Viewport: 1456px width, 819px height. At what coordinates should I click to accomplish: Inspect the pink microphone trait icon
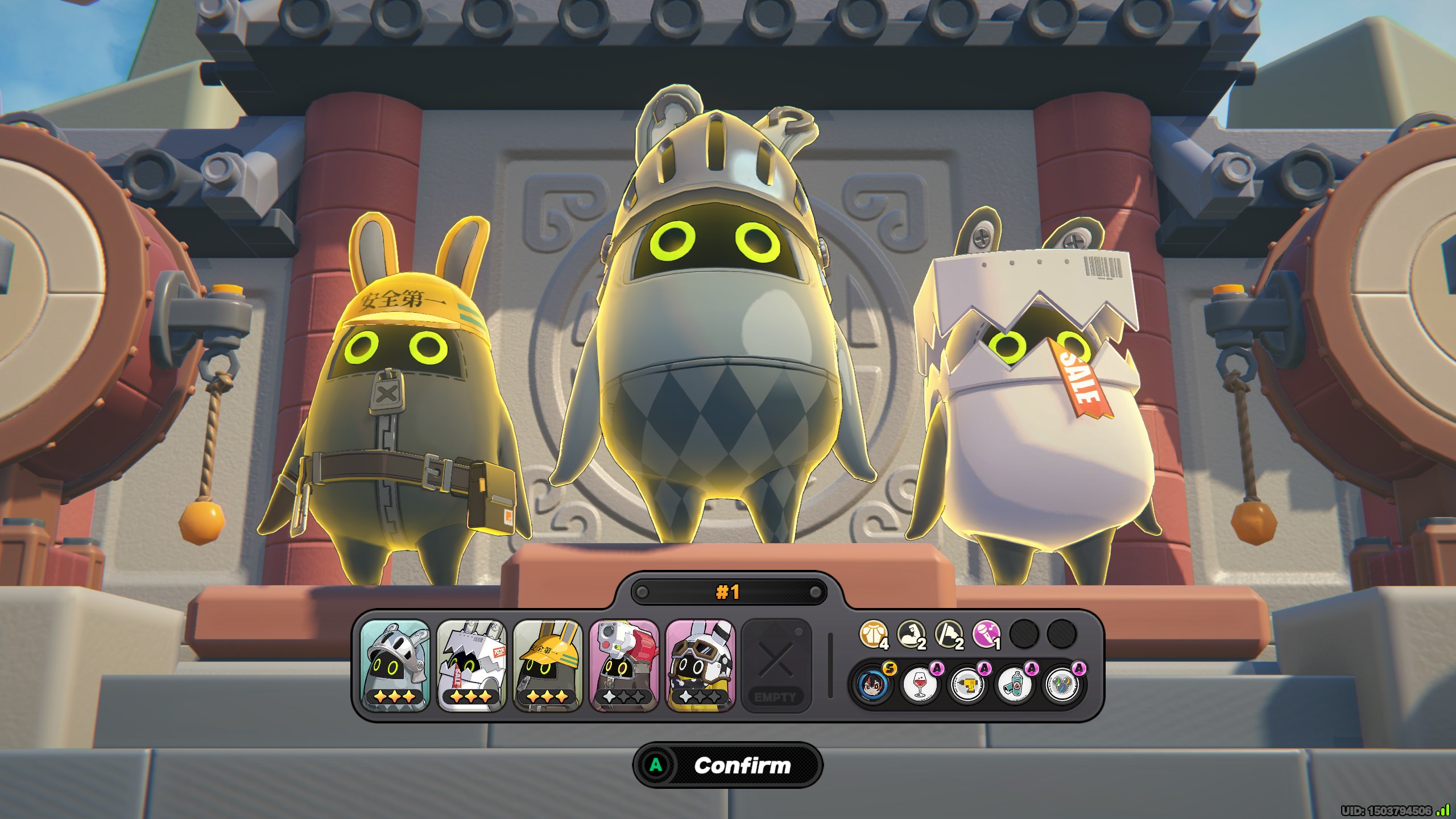986,633
